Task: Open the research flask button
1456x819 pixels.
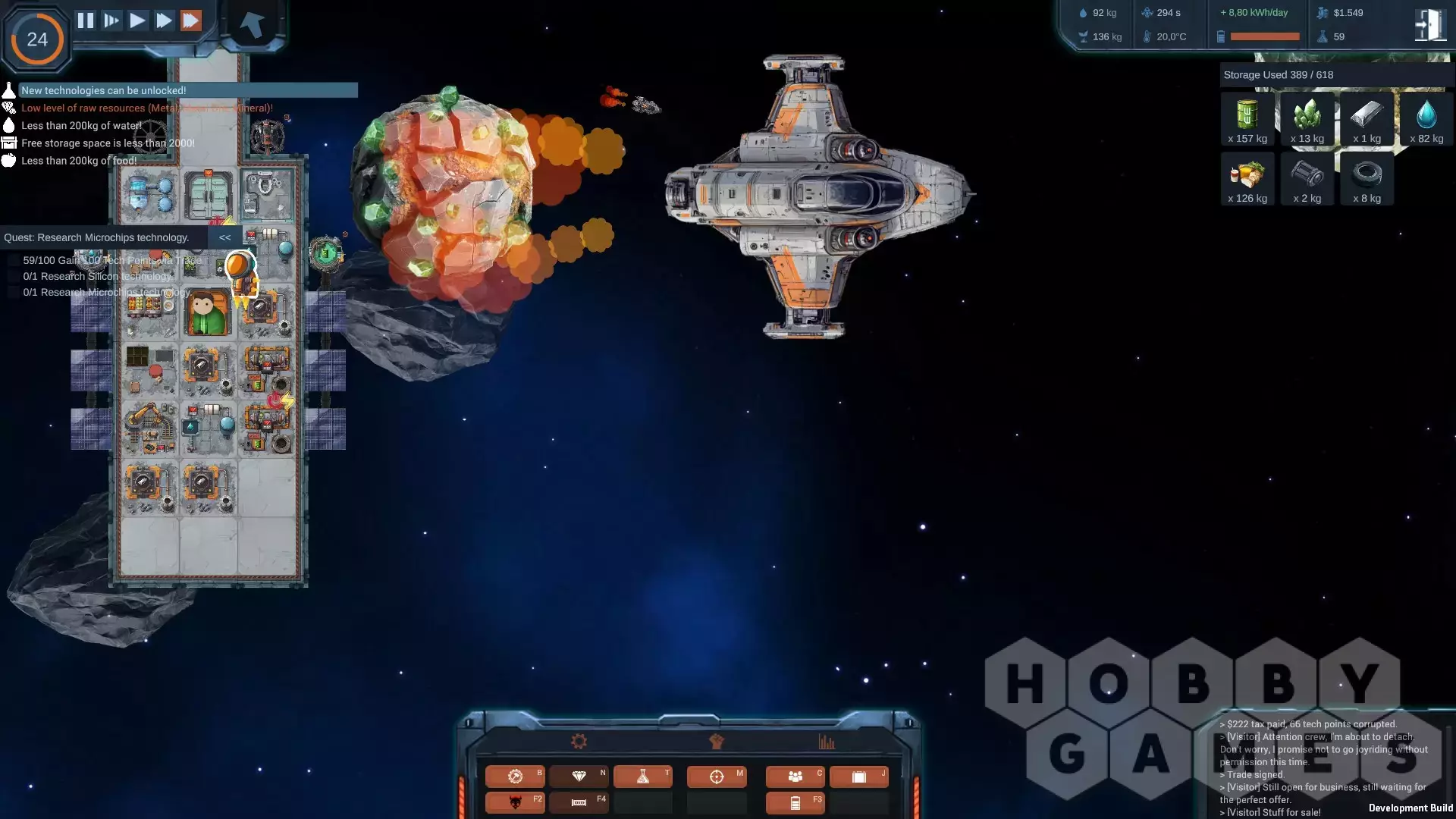Action: coord(642,777)
